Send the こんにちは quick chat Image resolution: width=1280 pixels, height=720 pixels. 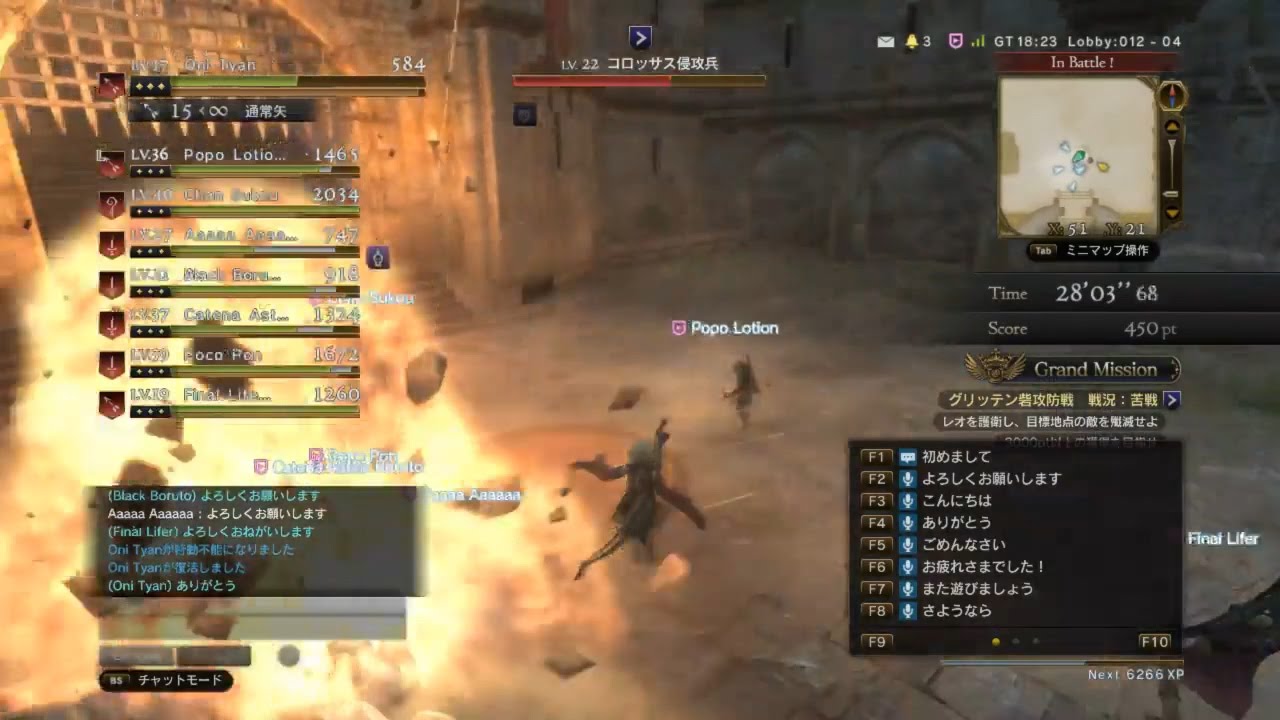[x=957, y=501]
